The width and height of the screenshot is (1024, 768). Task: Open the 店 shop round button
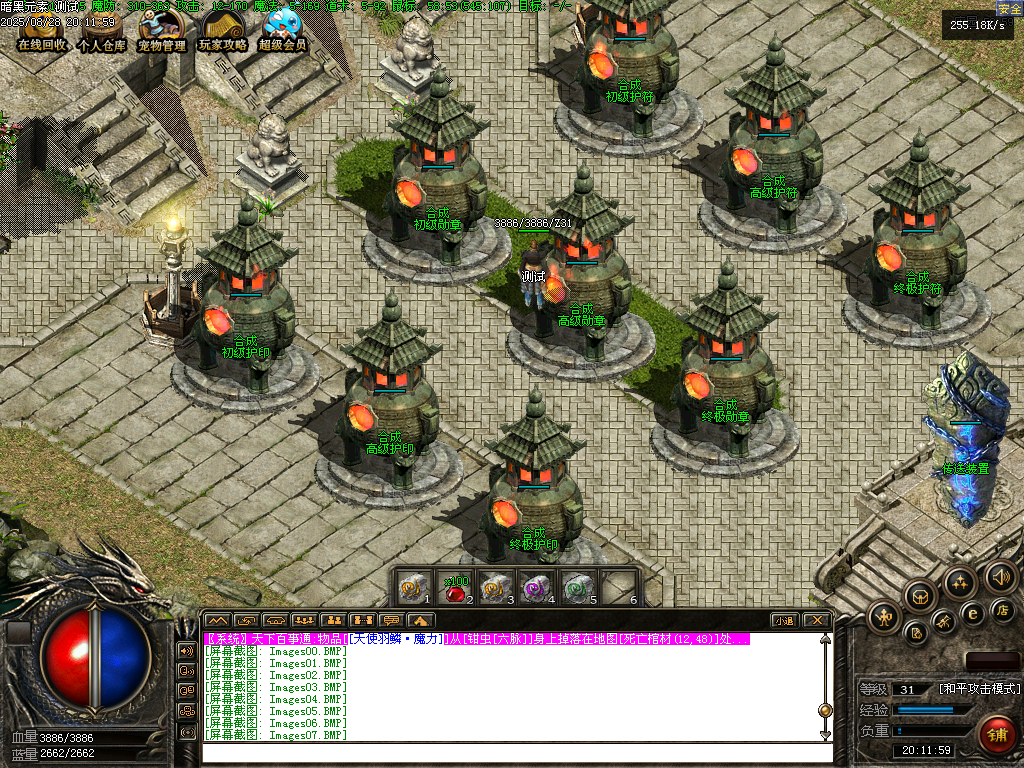[1003, 610]
